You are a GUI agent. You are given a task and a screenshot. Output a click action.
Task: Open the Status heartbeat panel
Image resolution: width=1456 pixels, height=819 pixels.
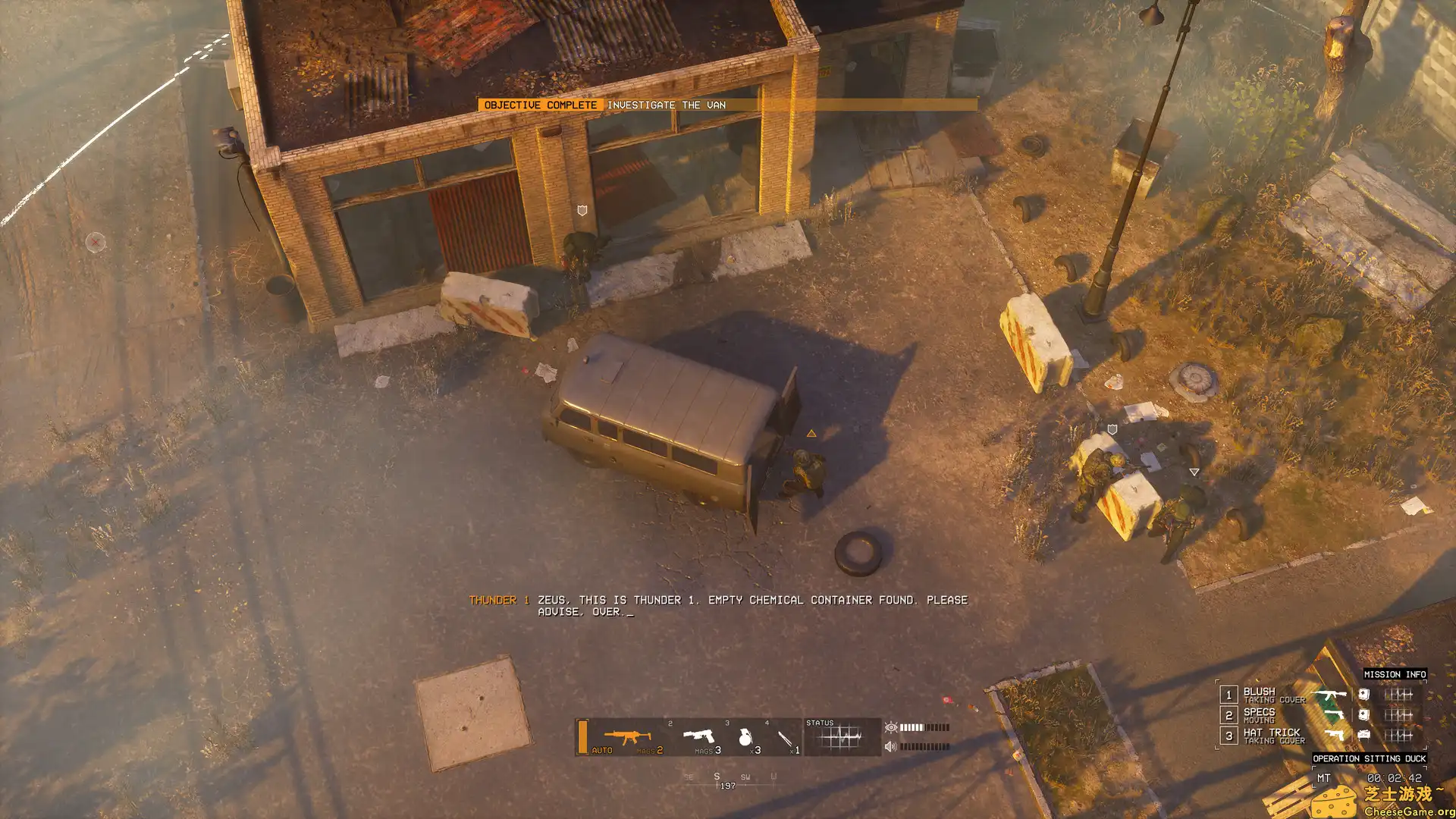click(840, 737)
